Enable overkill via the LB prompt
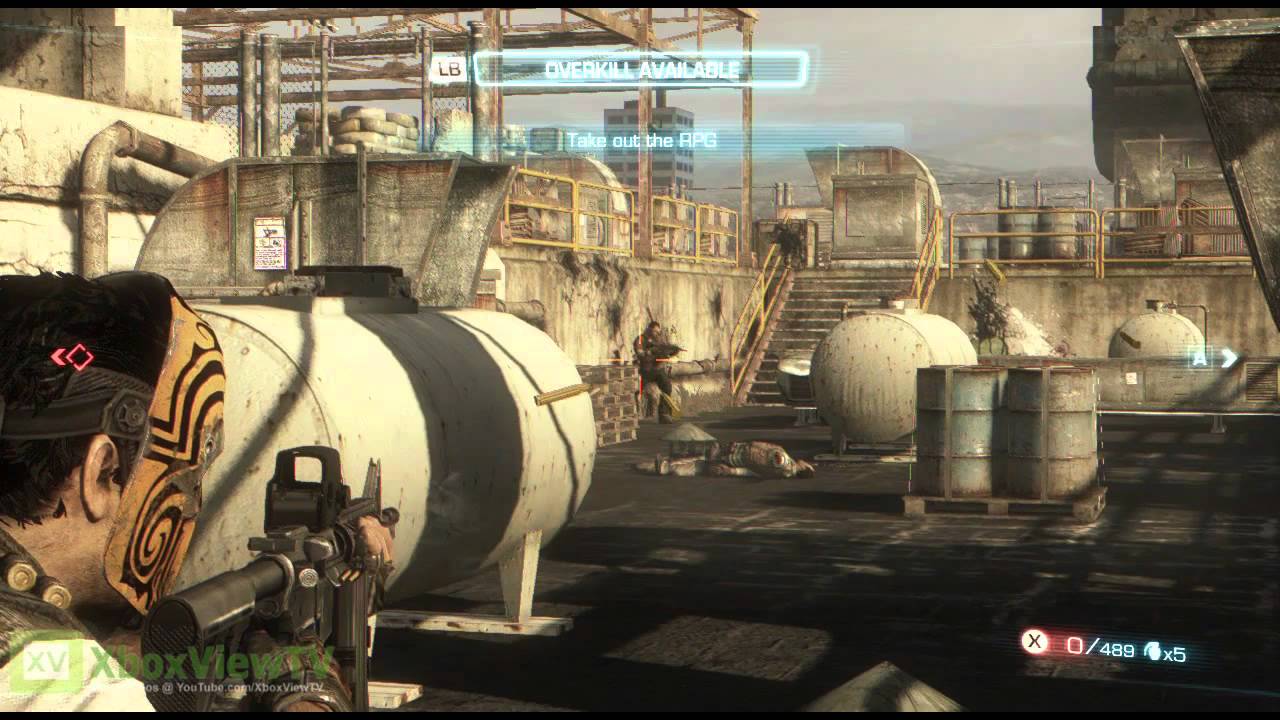This screenshot has width=1280, height=720. (x=452, y=69)
